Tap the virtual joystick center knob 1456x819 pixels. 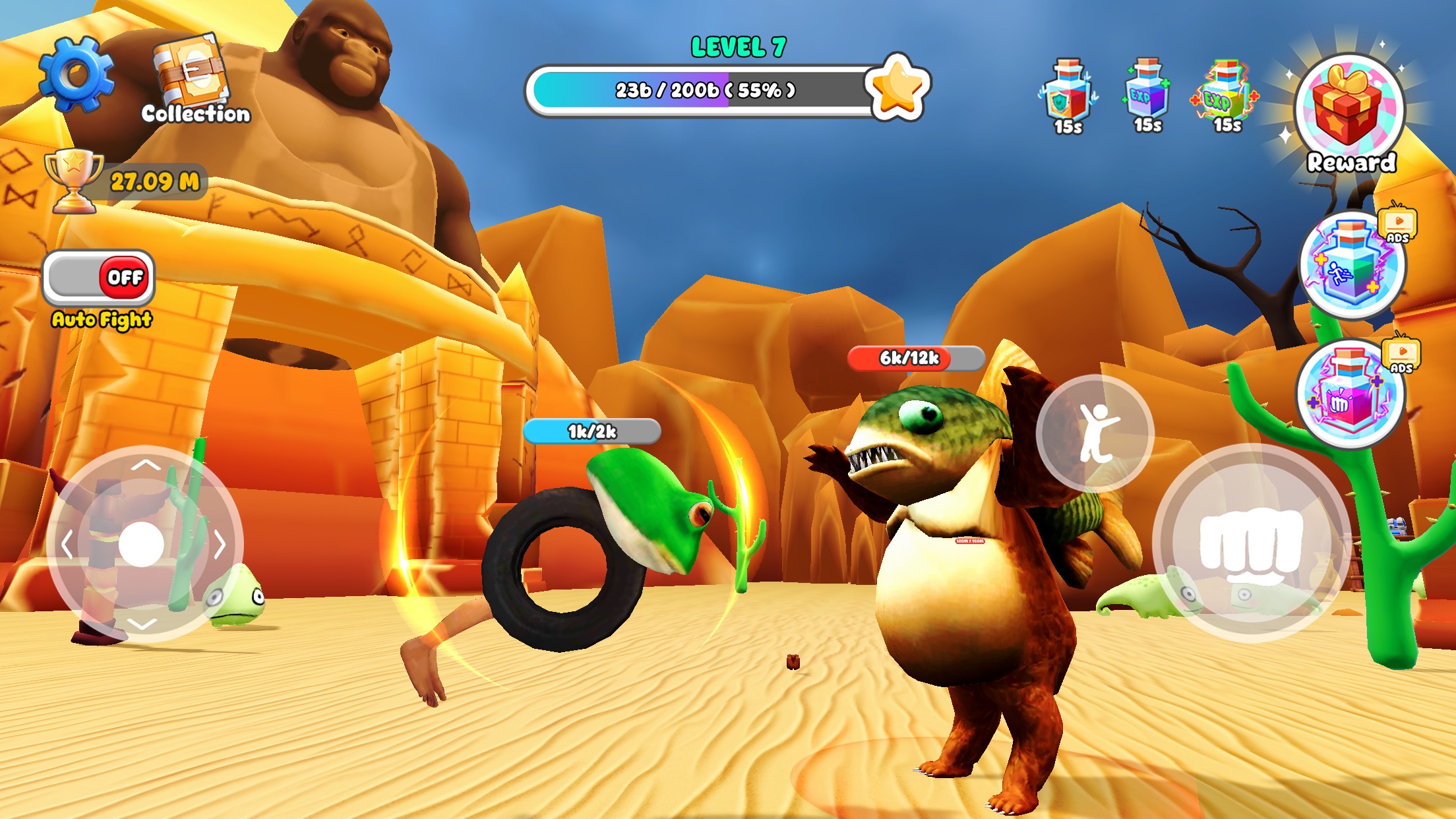click(x=142, y=545)
